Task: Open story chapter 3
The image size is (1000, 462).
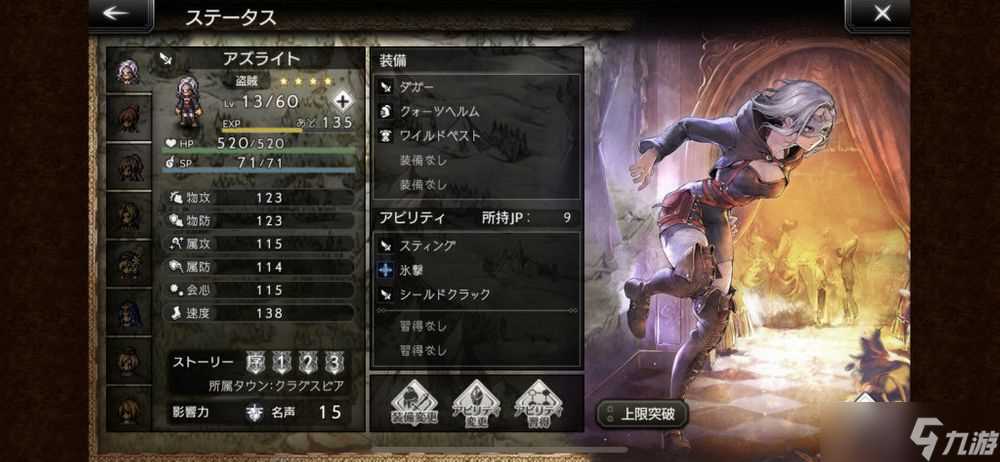Action: (x=336, y=362)
